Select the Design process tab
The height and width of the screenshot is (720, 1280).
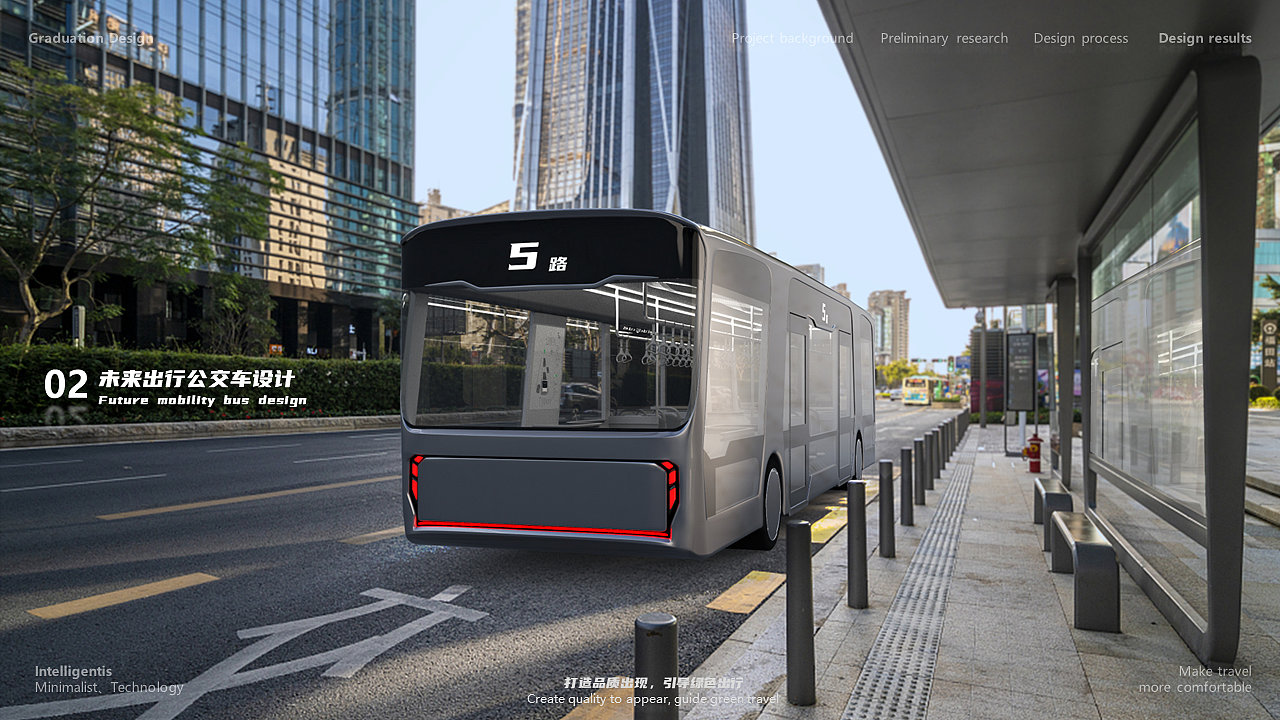pyautogui.click(x=1080, y=38)
